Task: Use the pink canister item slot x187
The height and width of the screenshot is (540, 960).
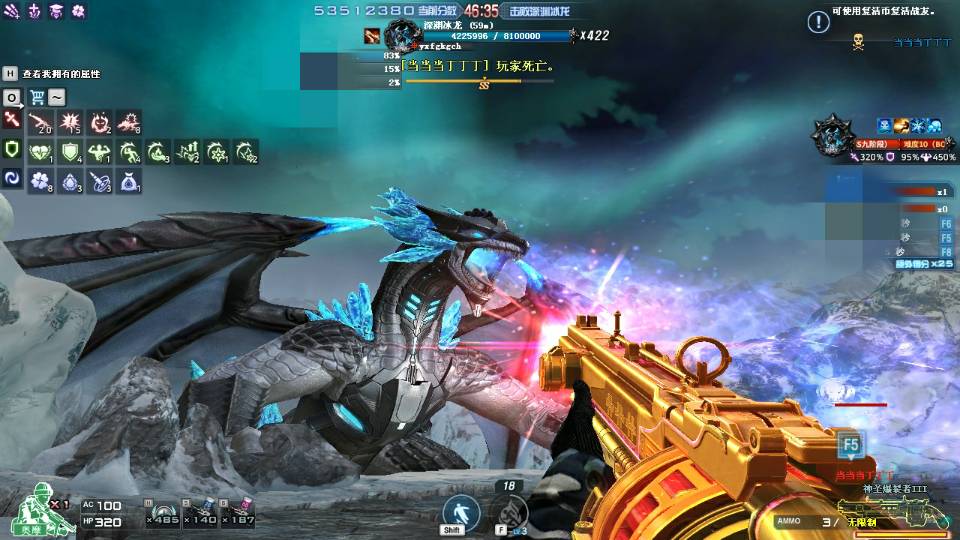Action: [241, 512]
